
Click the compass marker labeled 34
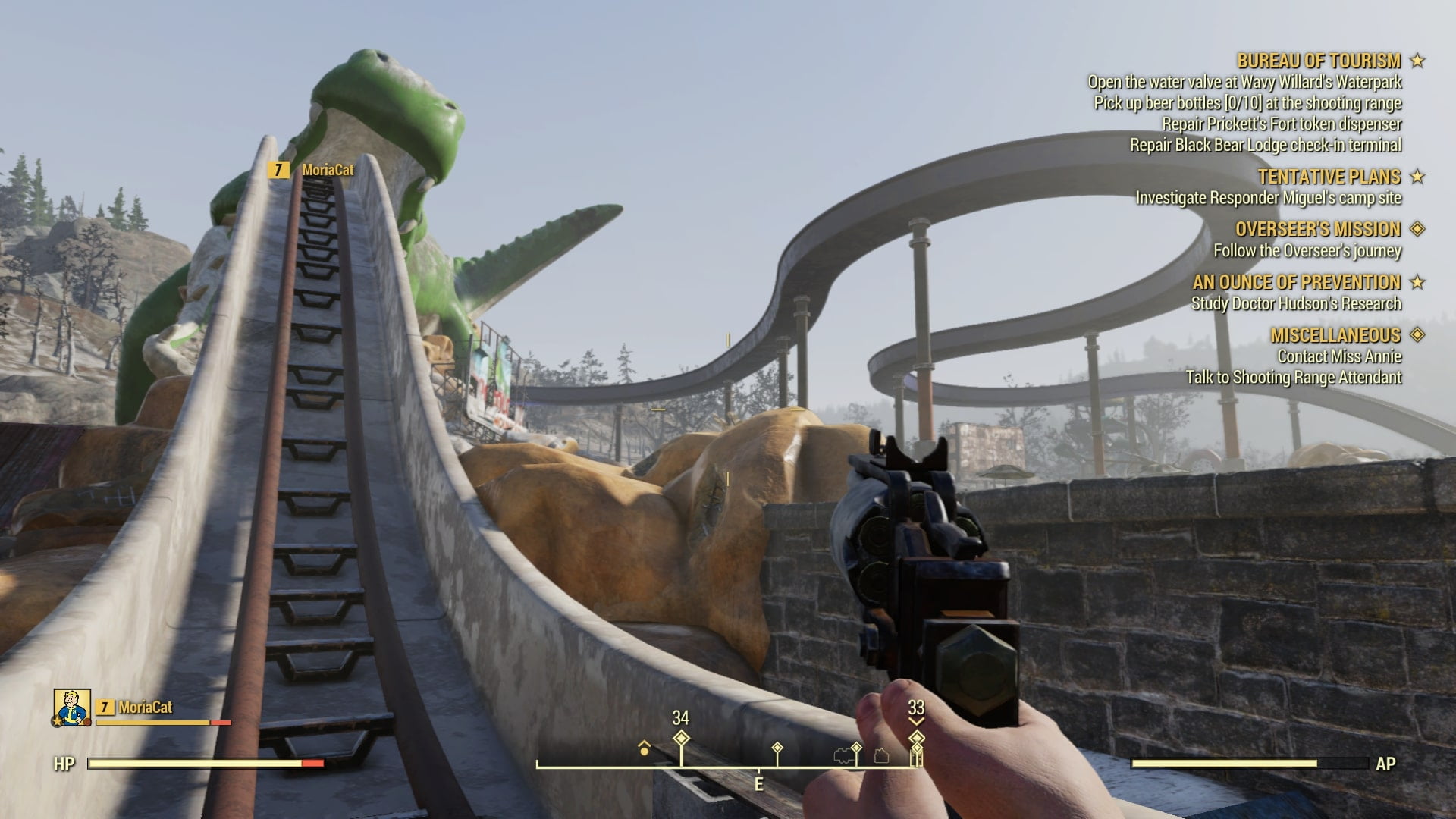(681, 738)
